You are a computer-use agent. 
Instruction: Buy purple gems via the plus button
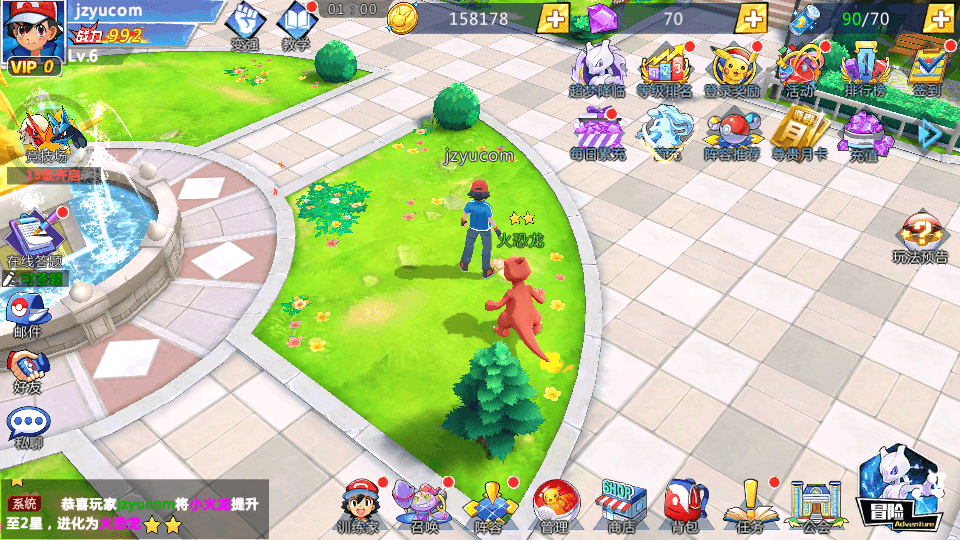coord(752,18)
